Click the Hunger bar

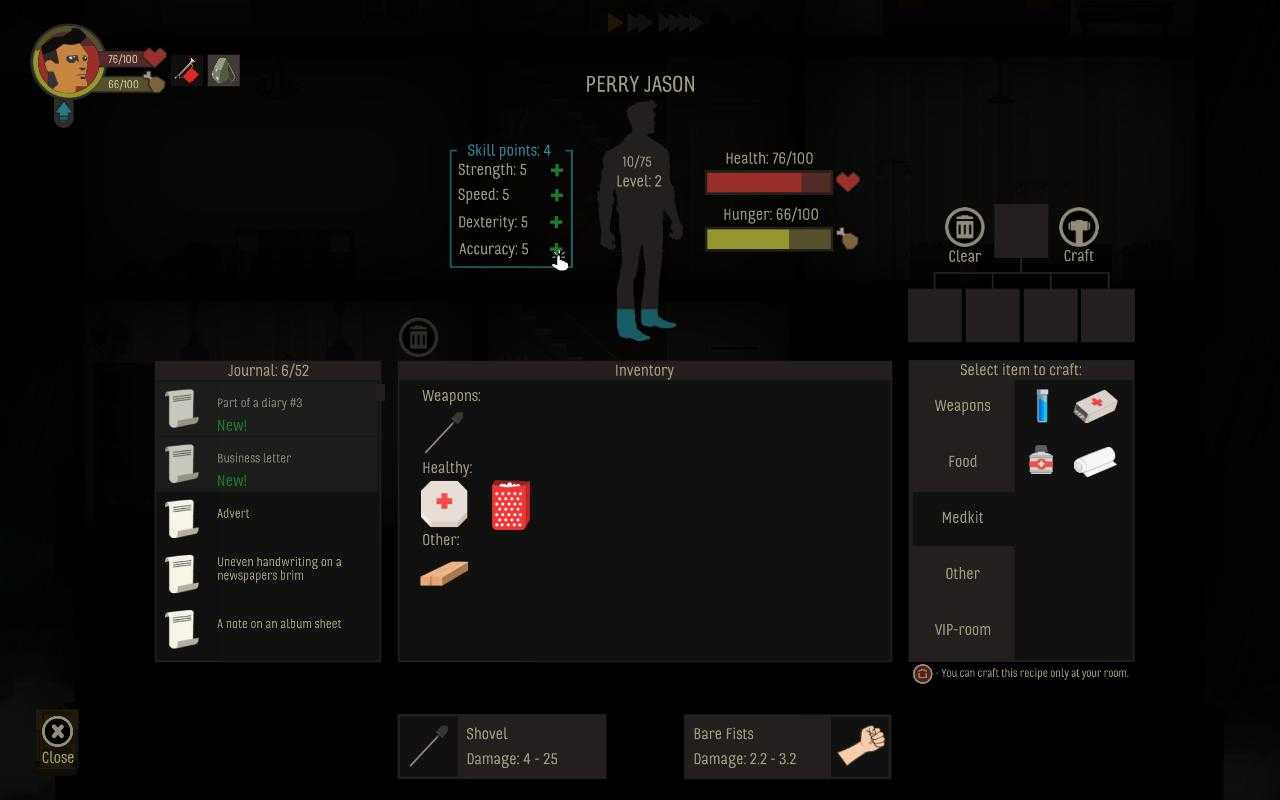tap(768, 238)
